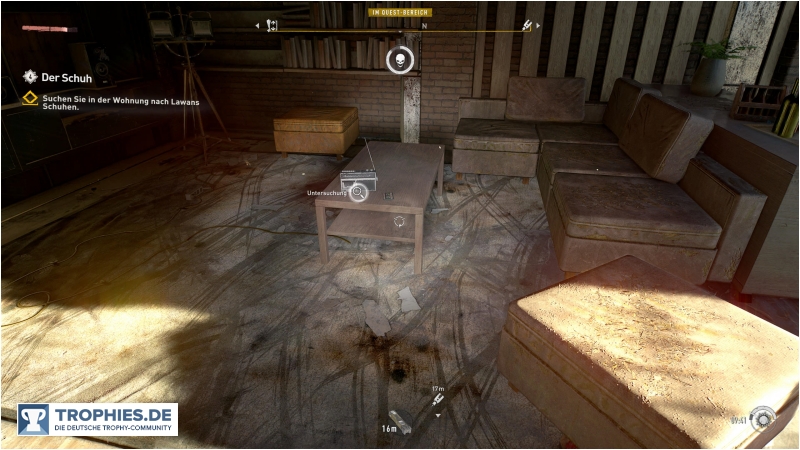Image resolution: width=800 pixels, height=450 pixels.
Task: Select the compass marker right of the bar
Action: 527,26
